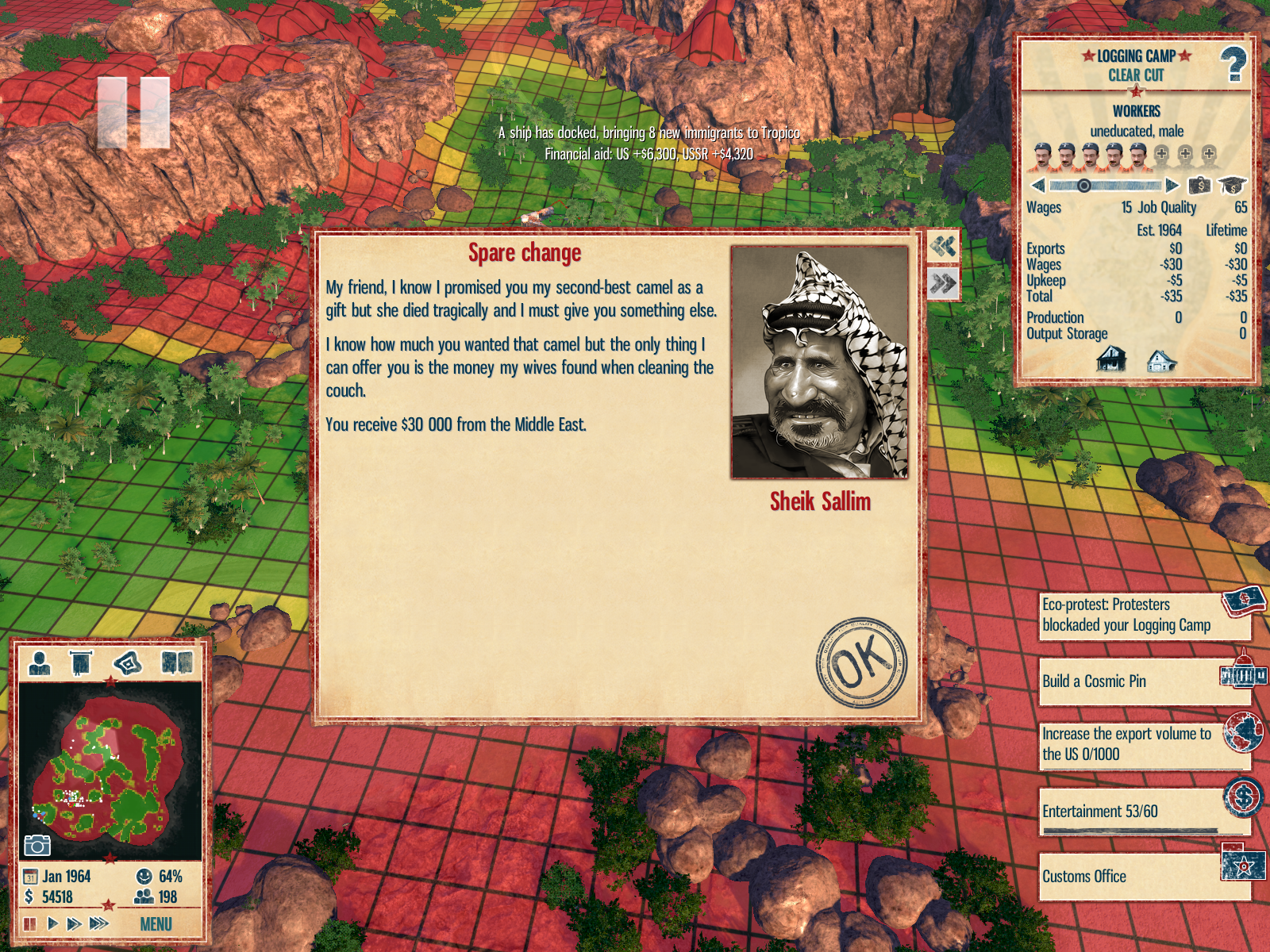Select the Entertainment 53/60 objective
This screenshot has width=1270, height=952.
pos(1143,812)
